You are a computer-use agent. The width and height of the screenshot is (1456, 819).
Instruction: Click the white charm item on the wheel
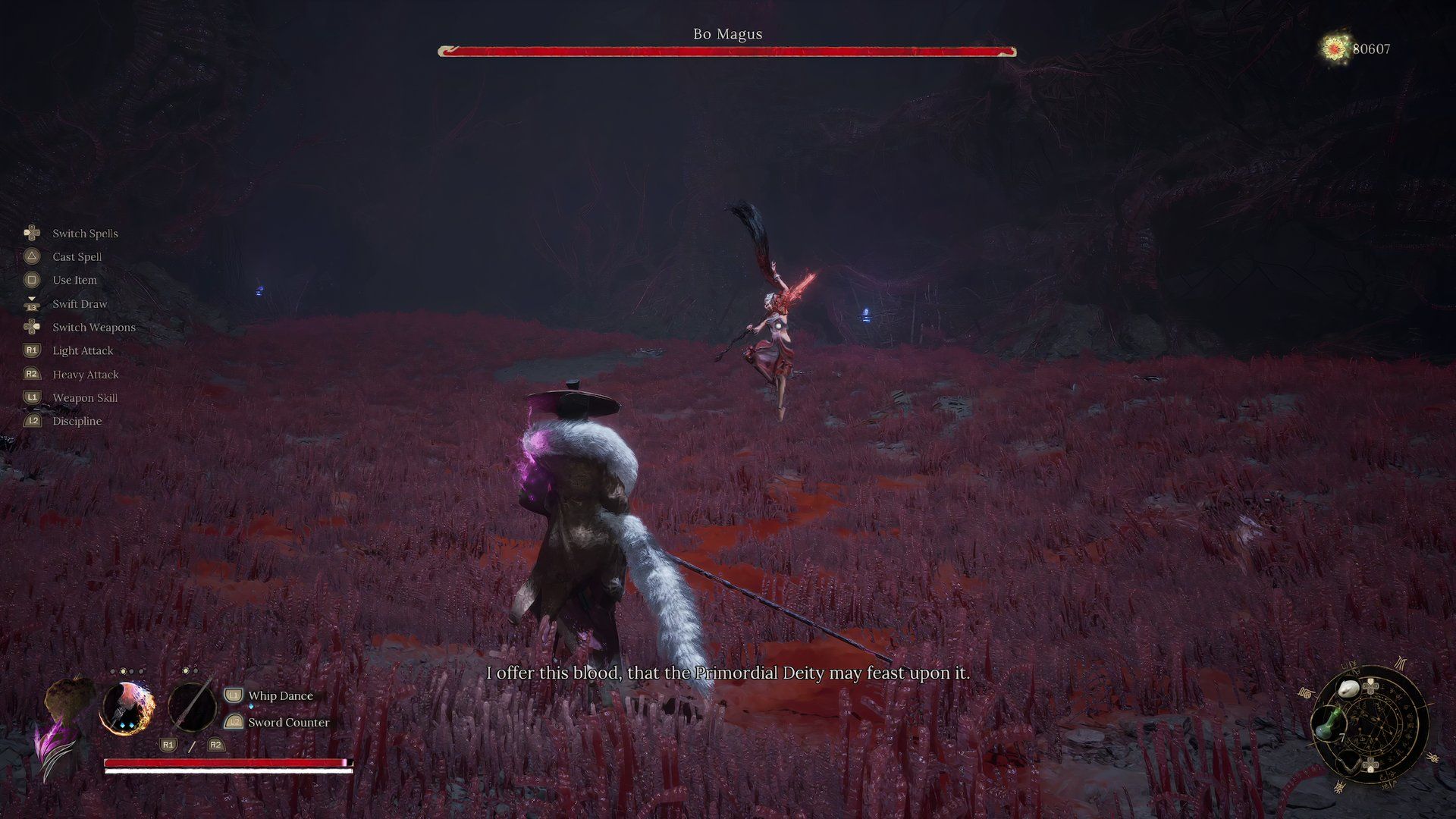point(1349,688)
